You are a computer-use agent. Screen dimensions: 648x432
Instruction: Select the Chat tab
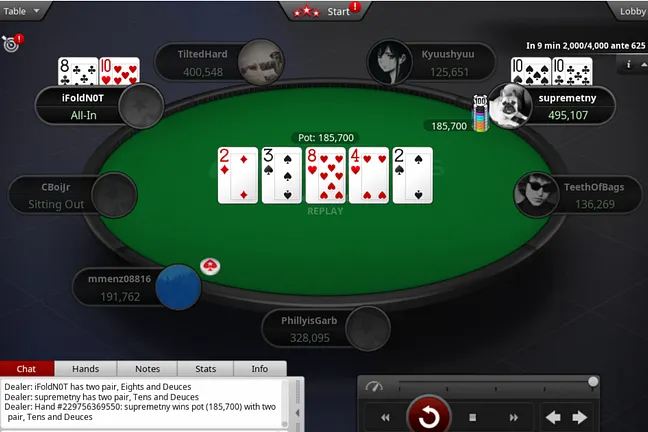[27, 369]
